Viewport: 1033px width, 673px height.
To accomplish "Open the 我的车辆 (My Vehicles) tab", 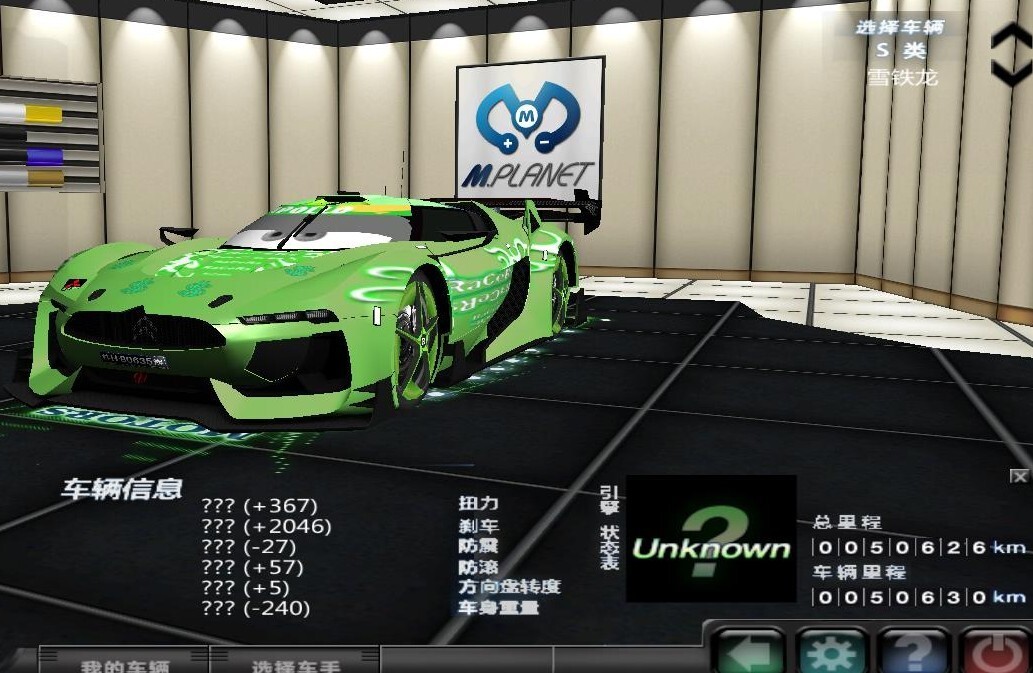I will click(124, 662).
